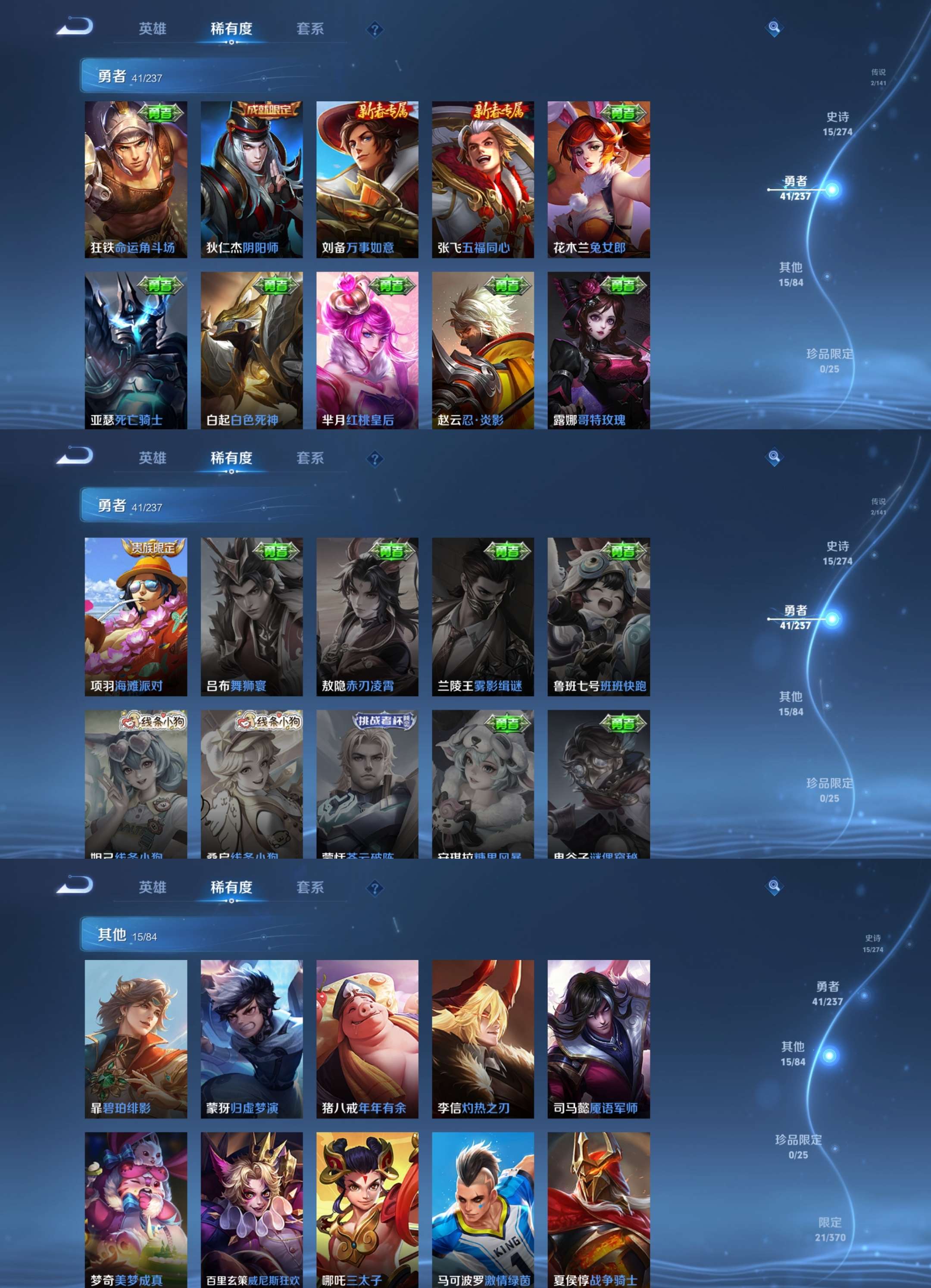Open 狄仁杰阴阳师 skin card
Viewport: 931px width, 1288px height.
(x=251, y=179)
